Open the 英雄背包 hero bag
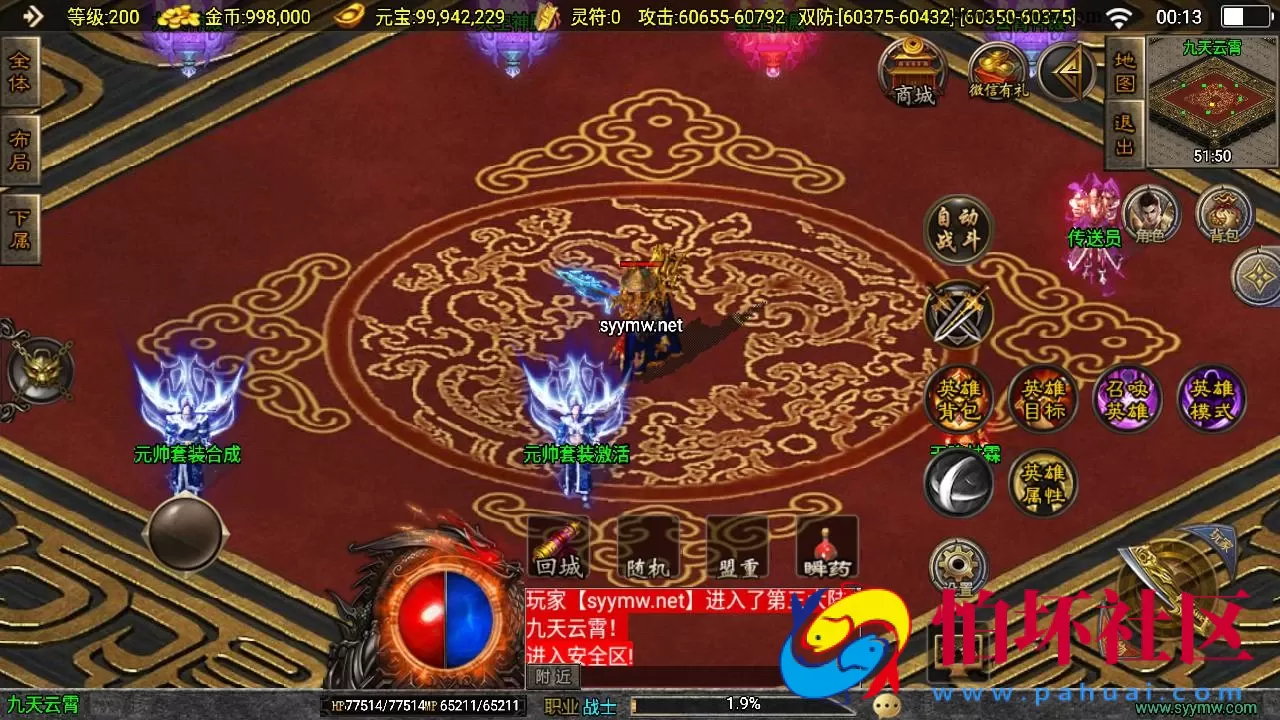Screen dimensions: 1280x720 tap(957, 398)
